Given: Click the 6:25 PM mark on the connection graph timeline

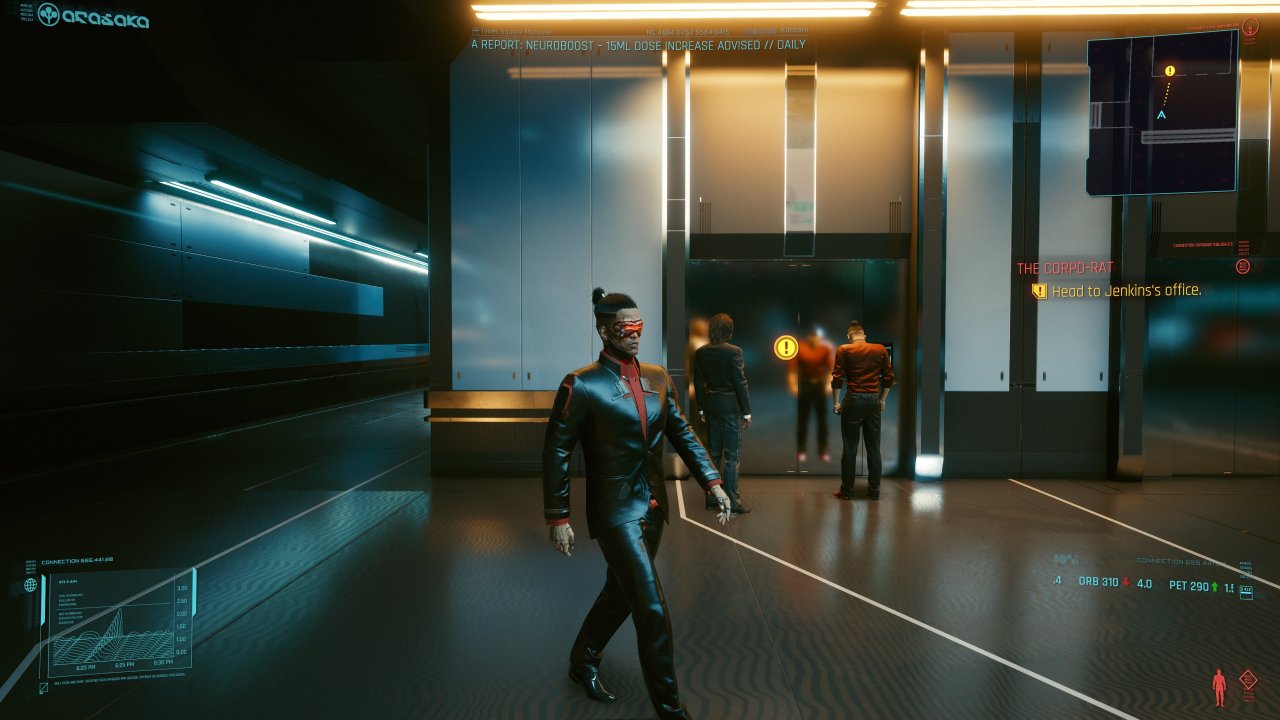Looking at the screenshot, I should pos(124,663).
